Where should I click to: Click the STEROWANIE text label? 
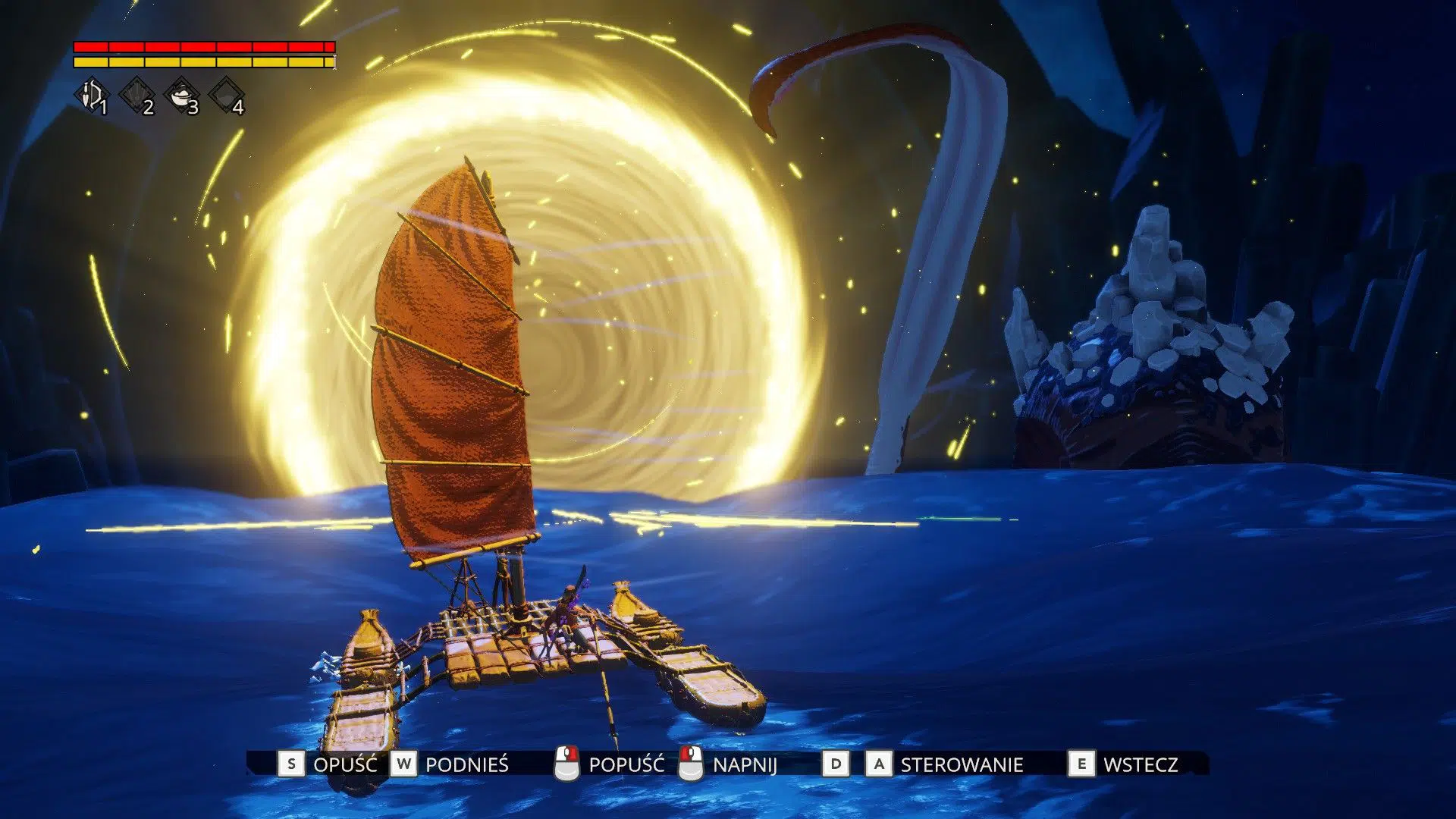coord(960,765)
